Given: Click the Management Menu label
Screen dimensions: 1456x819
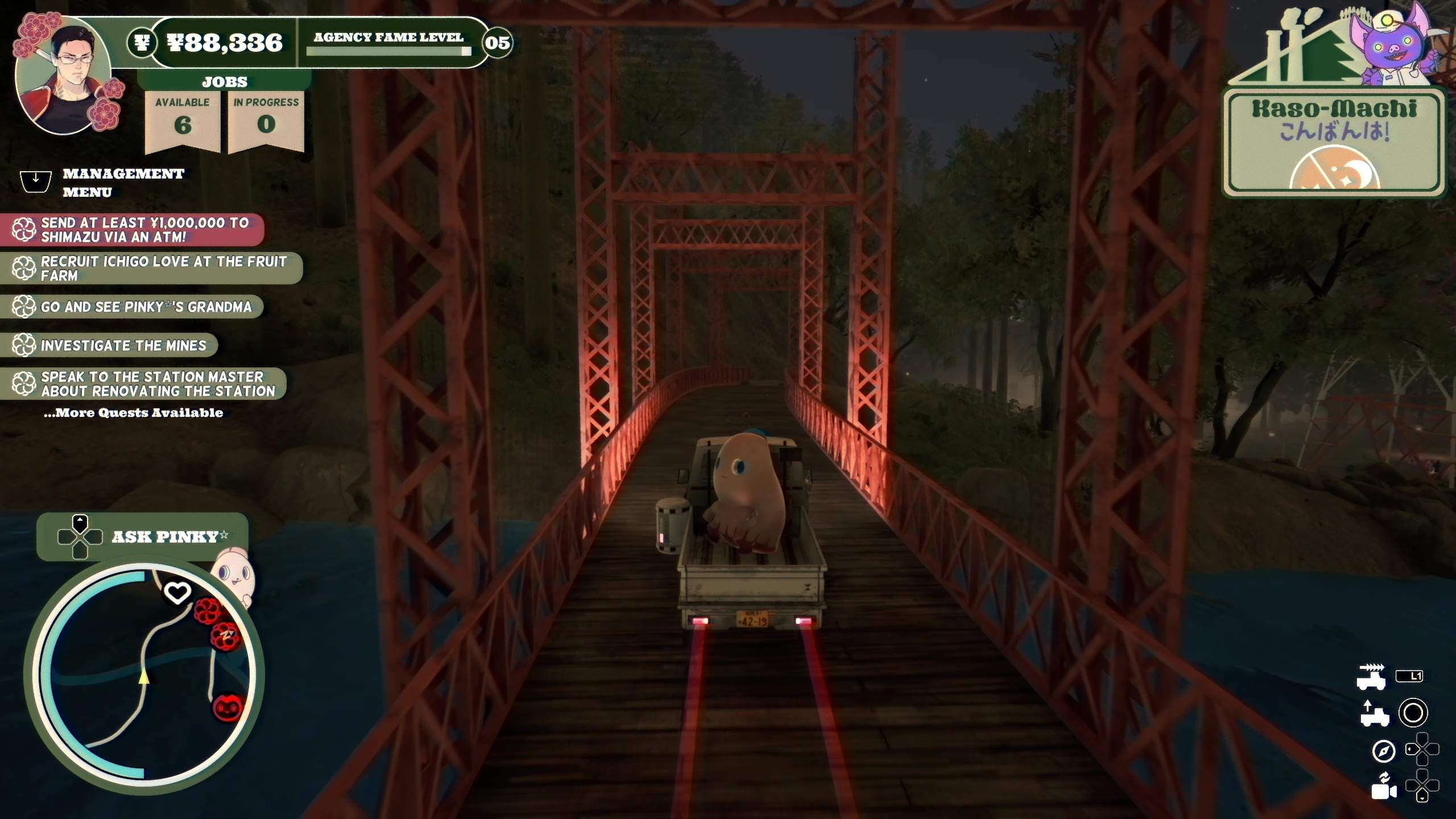Looking at the screenshot, I should click(123, 183).
